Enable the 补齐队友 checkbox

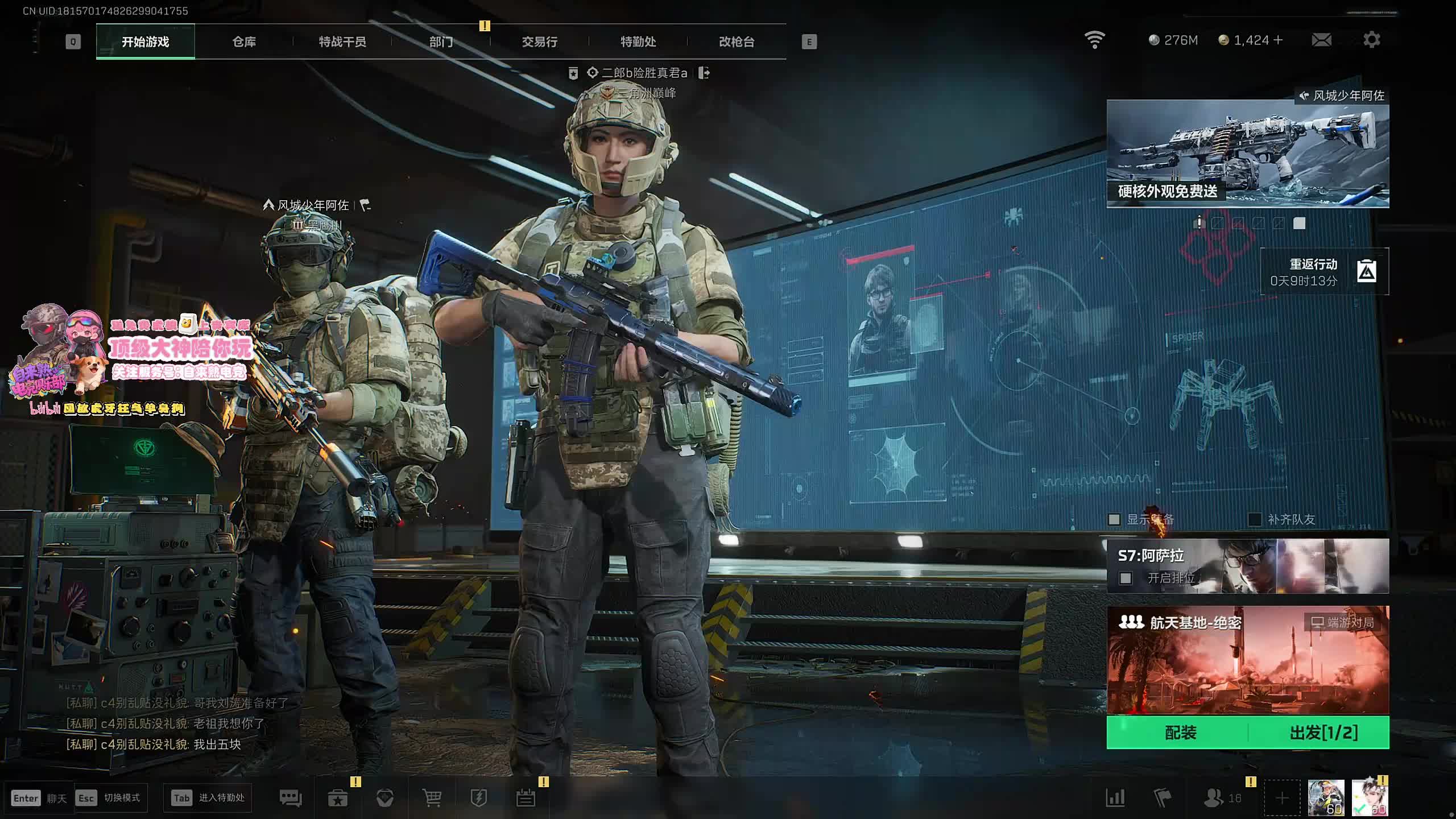point(1254,519)
